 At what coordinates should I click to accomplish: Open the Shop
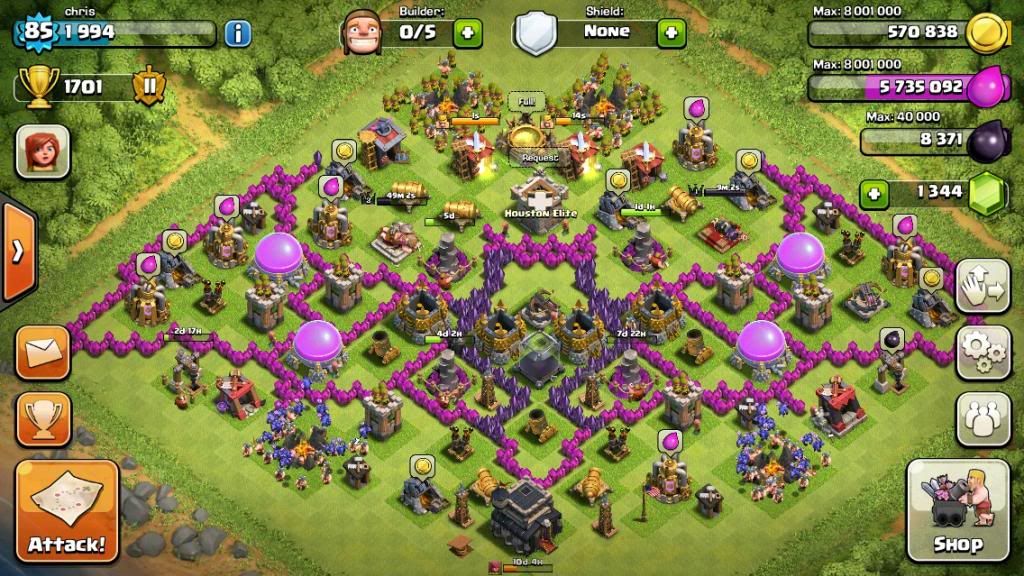tap(956, 510)
